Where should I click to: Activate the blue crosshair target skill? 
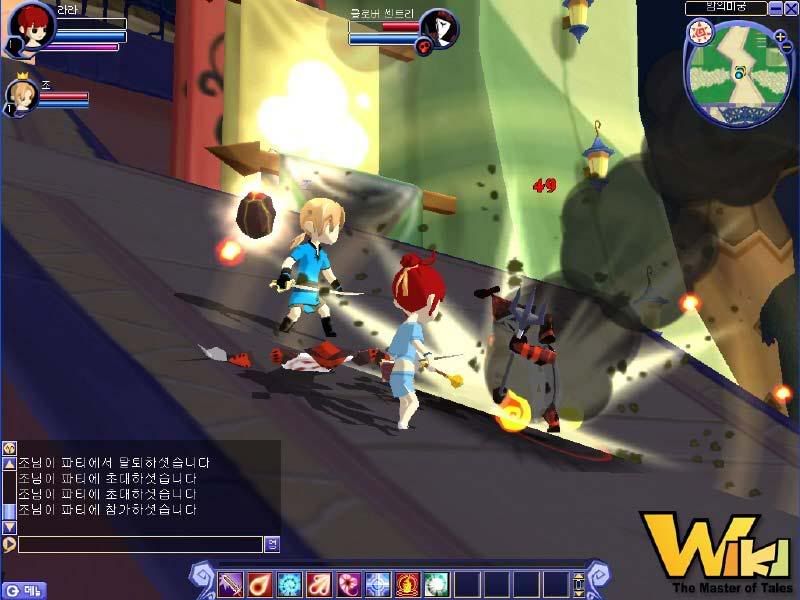378,583
